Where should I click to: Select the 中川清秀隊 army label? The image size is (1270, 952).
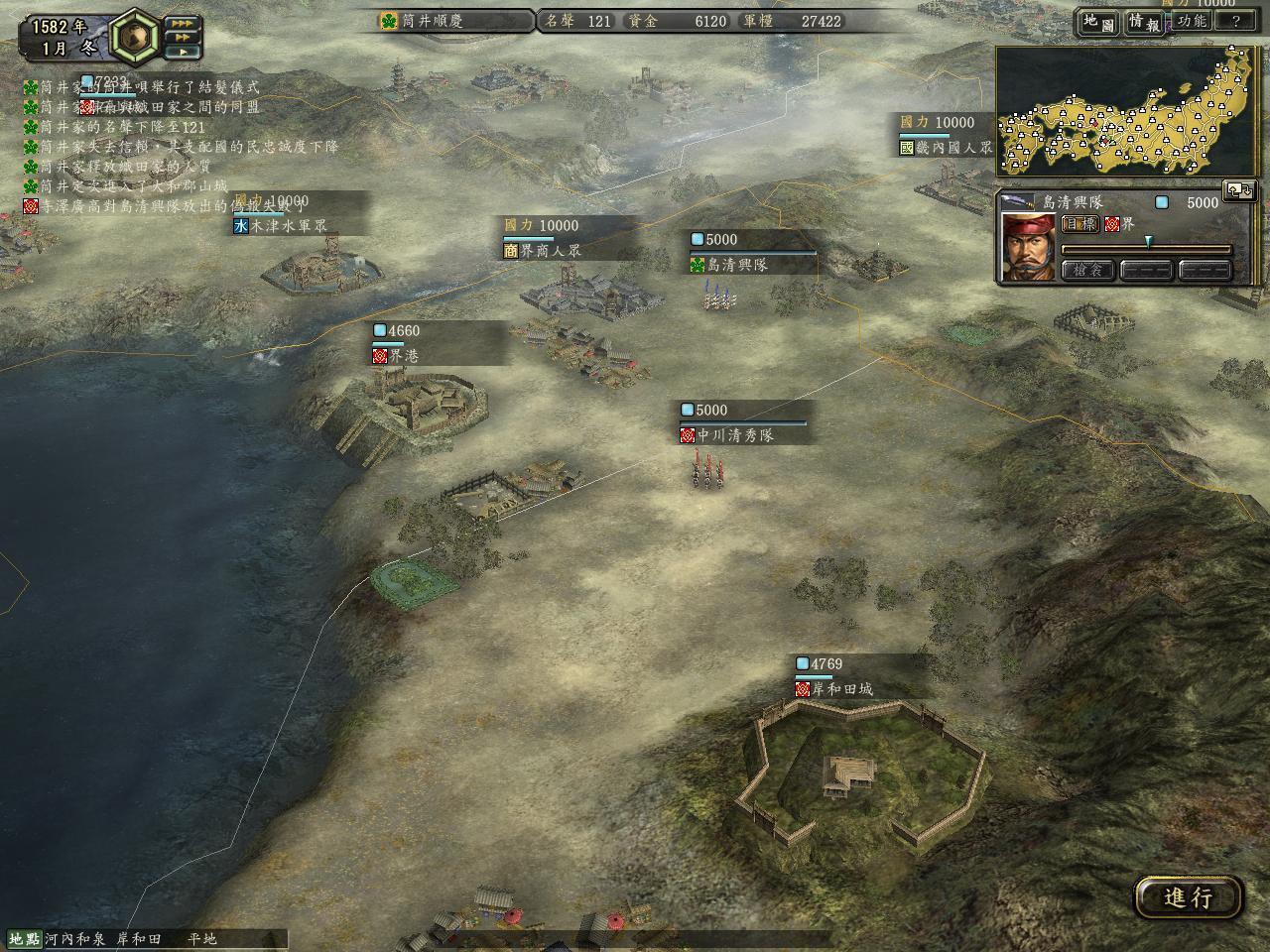point(734,435)
